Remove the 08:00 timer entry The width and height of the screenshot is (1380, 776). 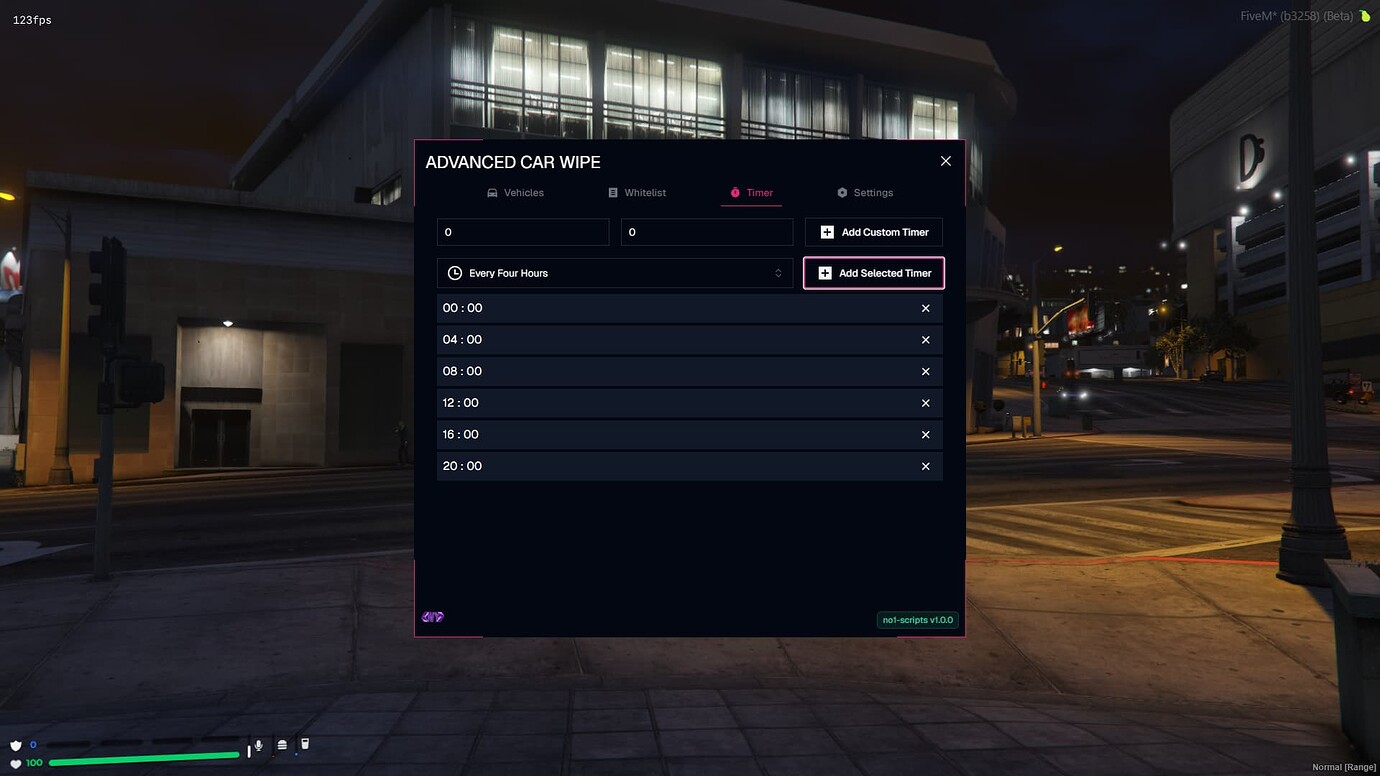[927, 371]
